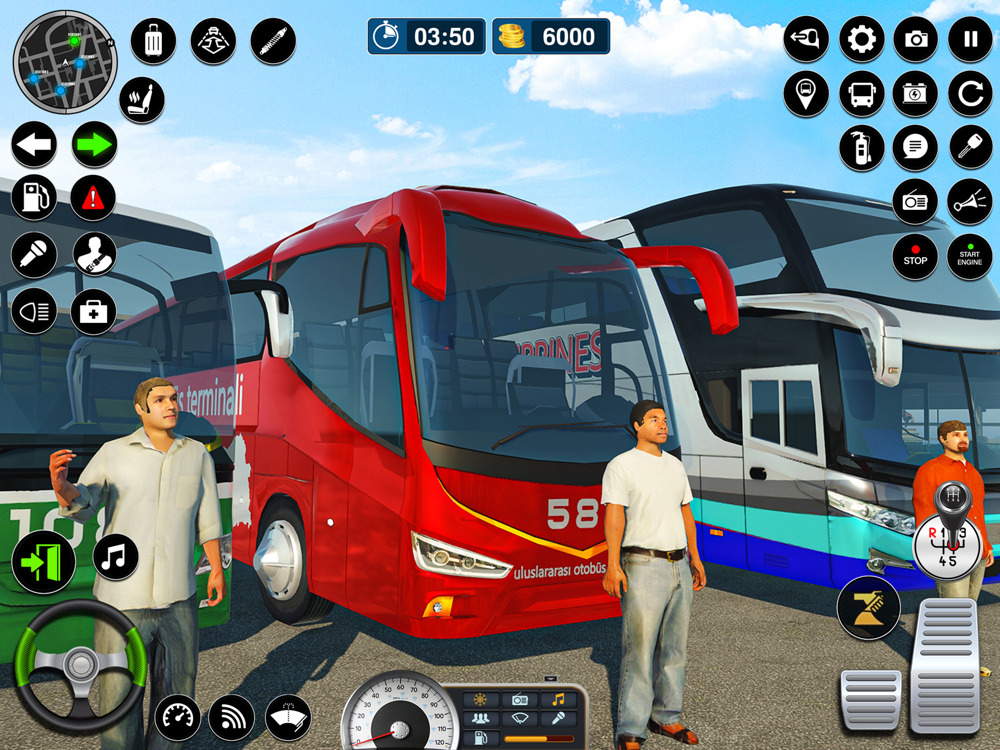Tap the music note button
The height and width of the screenshot is (750, 1000).
[116, 556]
